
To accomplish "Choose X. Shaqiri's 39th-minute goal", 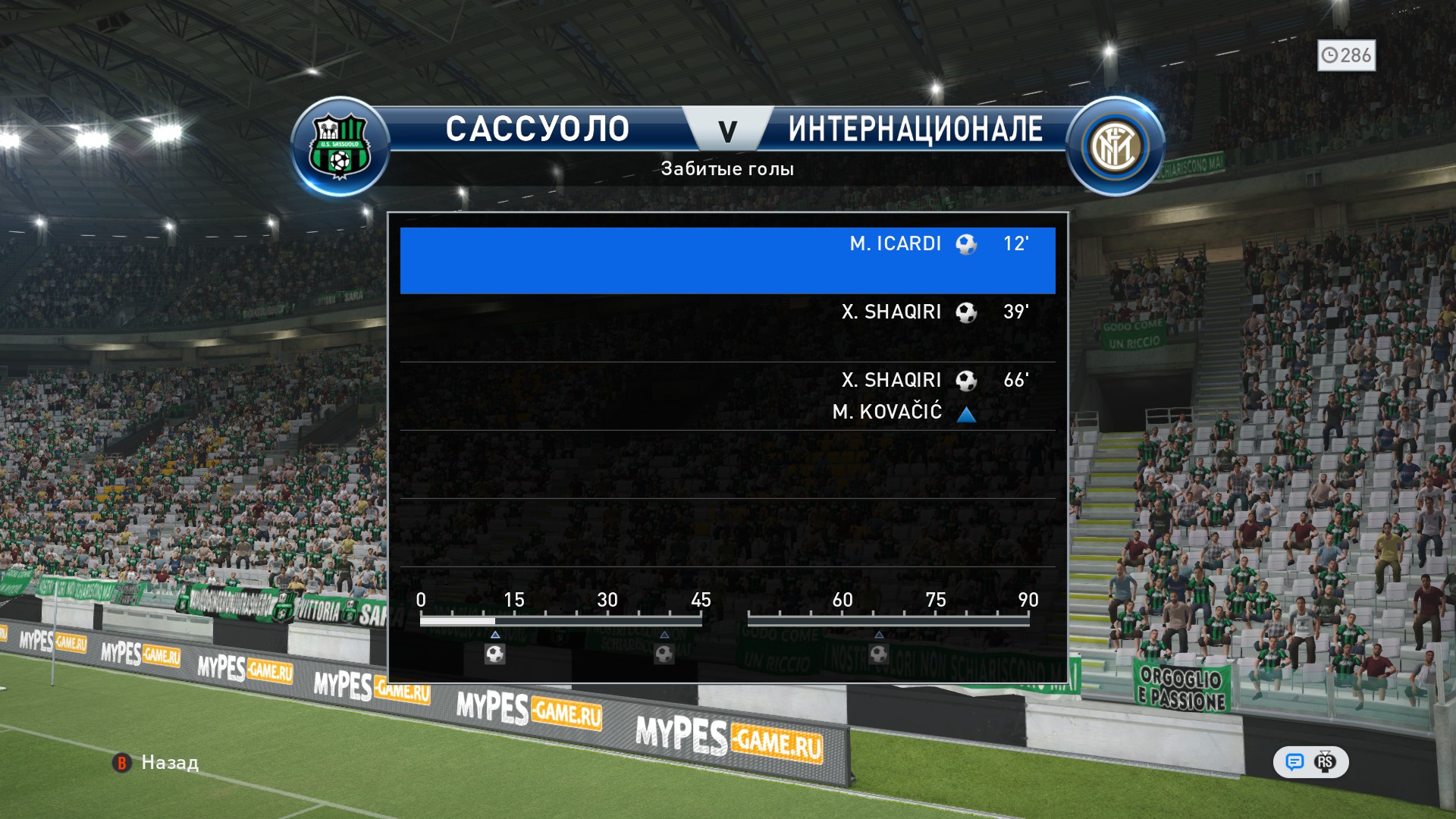I will 727,327.
